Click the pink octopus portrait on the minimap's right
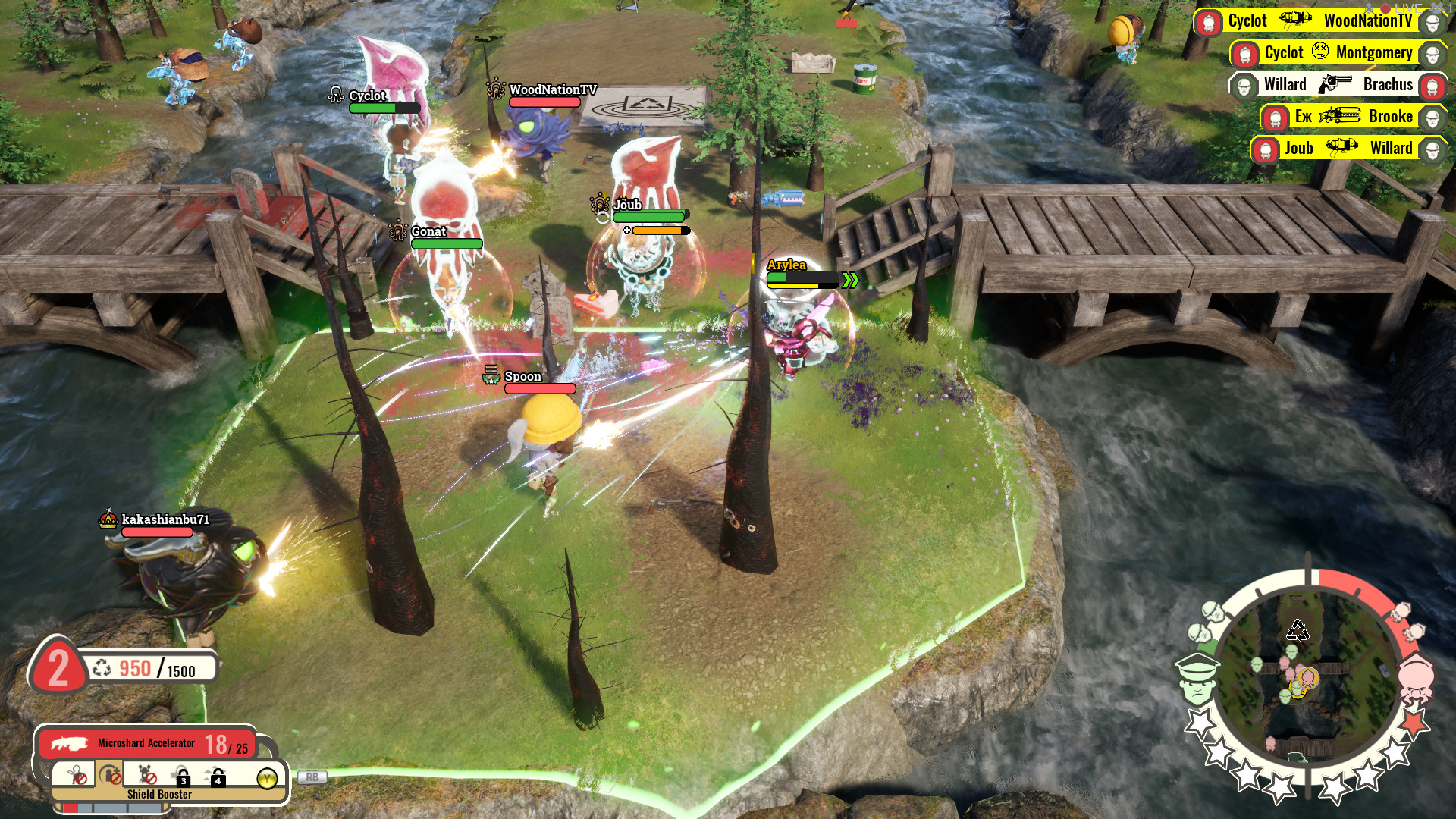The width and height of the screenshot is (1456, 819). 1417,678
